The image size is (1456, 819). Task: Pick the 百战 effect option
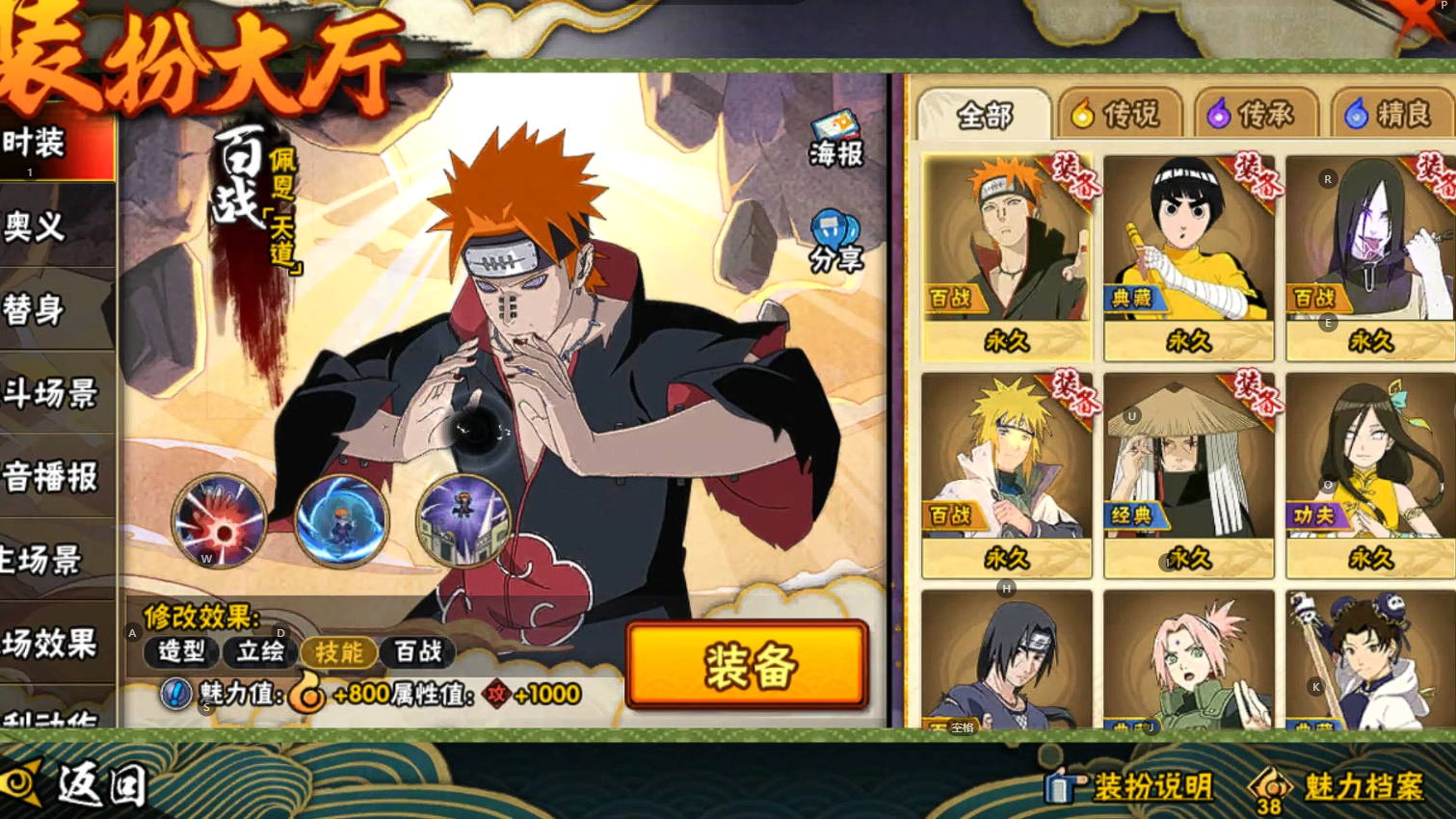(418, 652)
